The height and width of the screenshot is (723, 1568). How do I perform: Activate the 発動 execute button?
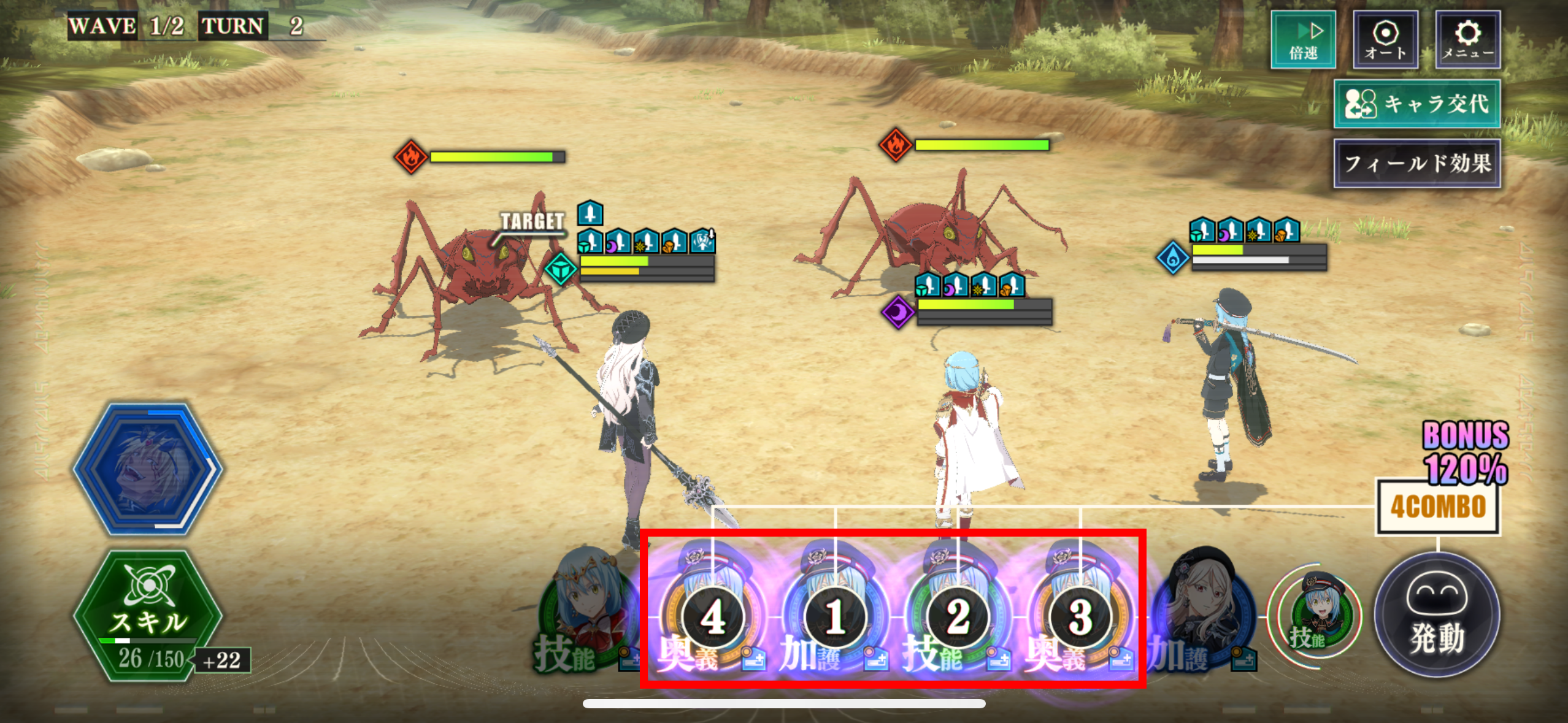pyautogui.click(x=1437, y=615)
